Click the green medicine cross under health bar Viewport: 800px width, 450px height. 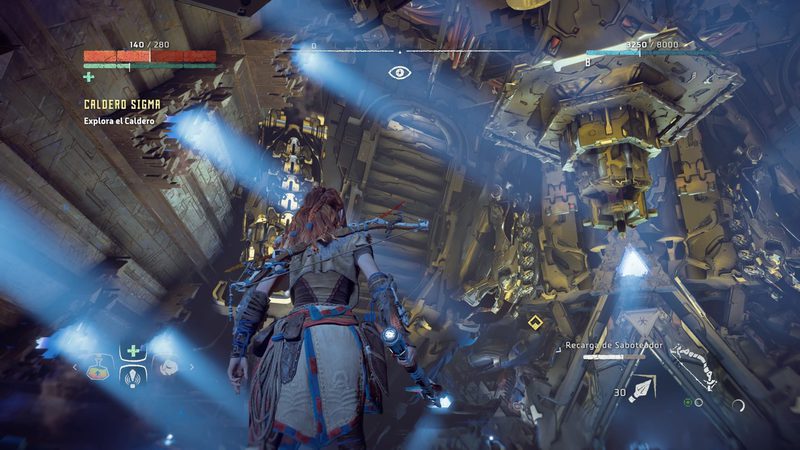(89, 76)
